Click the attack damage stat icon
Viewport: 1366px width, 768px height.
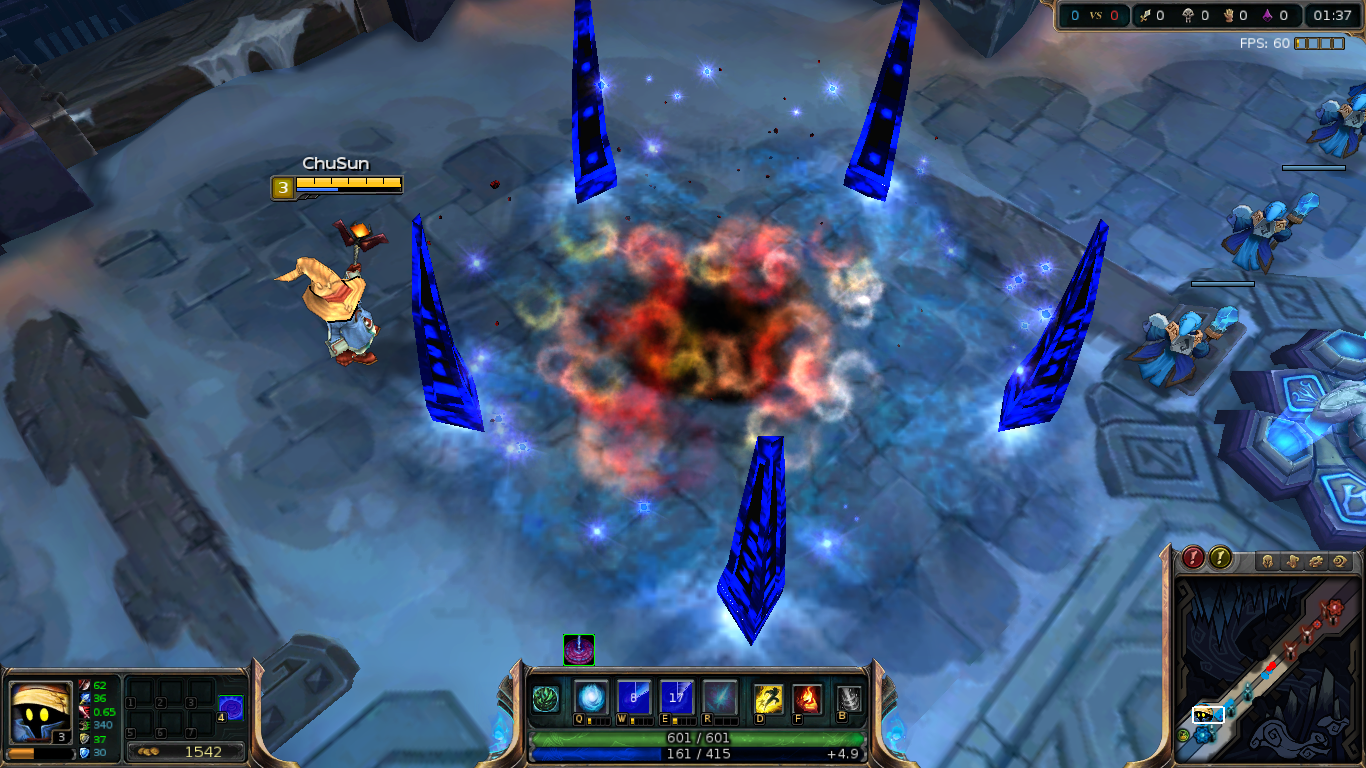(x=84, y=686)
